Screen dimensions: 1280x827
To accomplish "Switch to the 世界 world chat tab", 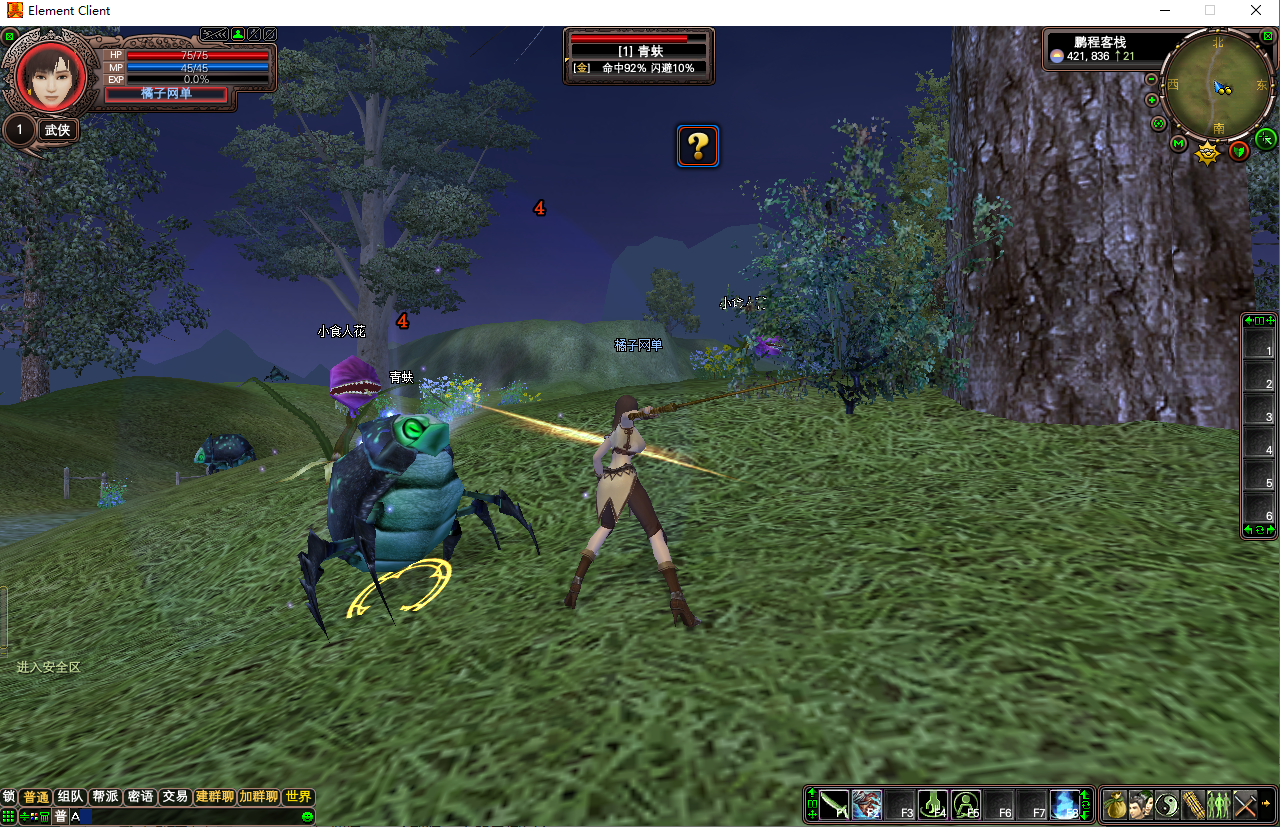I will tap(298, 797).
